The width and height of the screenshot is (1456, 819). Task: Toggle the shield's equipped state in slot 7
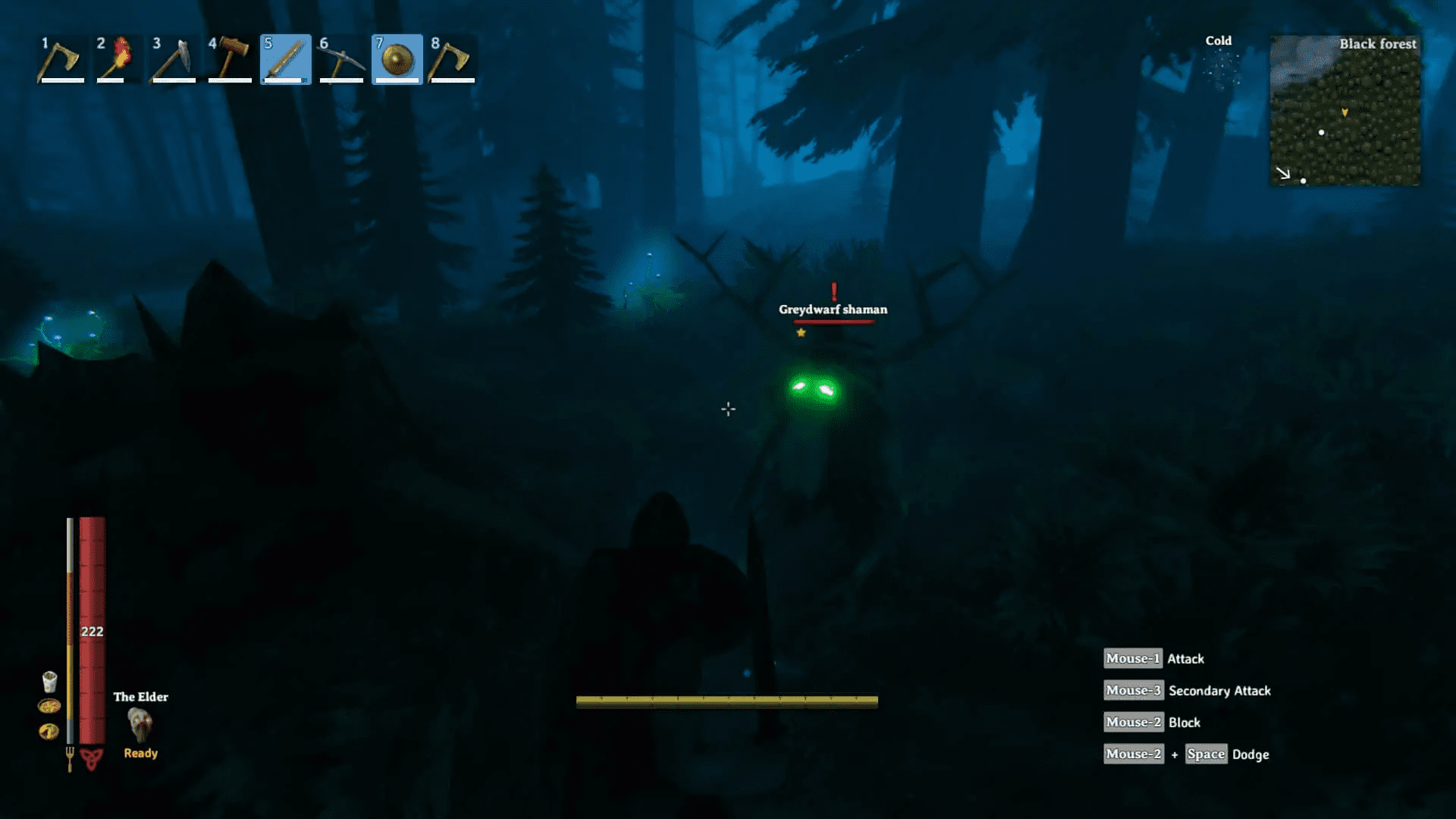pyautogui.click(x=397, y=59)
